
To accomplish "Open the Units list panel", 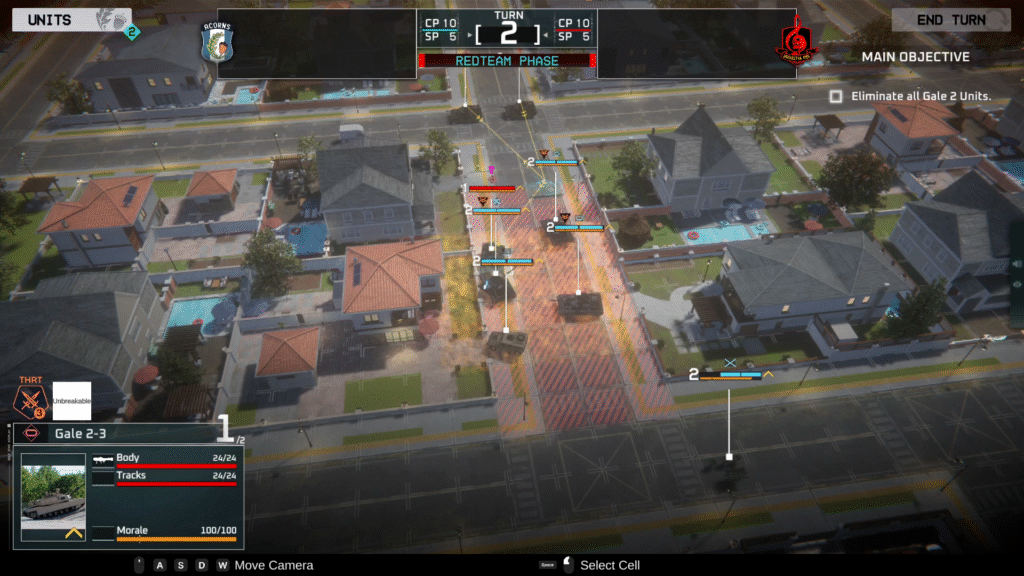I will pos(49,20).
